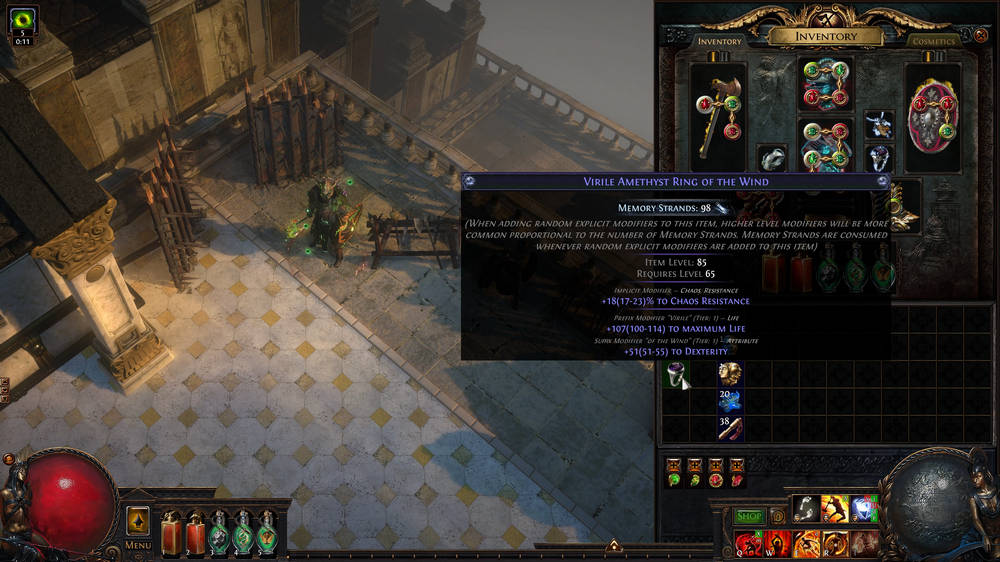Screen dimensions: 1000x562
Task: Open the green Shop button
Action: [x=749, y=516]
